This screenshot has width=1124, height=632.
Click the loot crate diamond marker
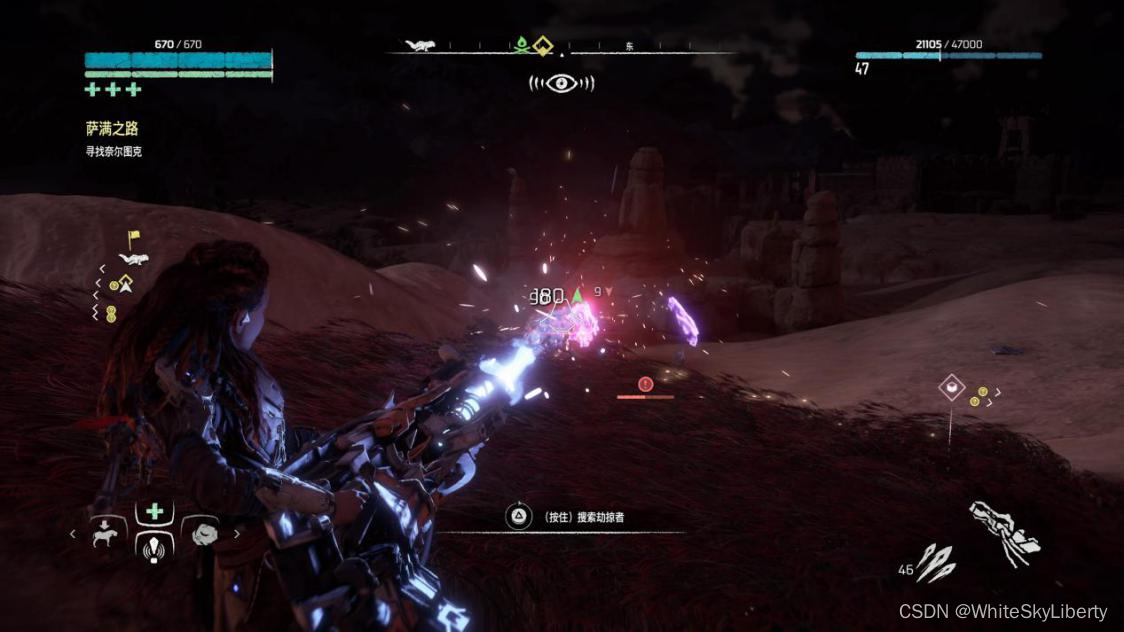[951, 387]
